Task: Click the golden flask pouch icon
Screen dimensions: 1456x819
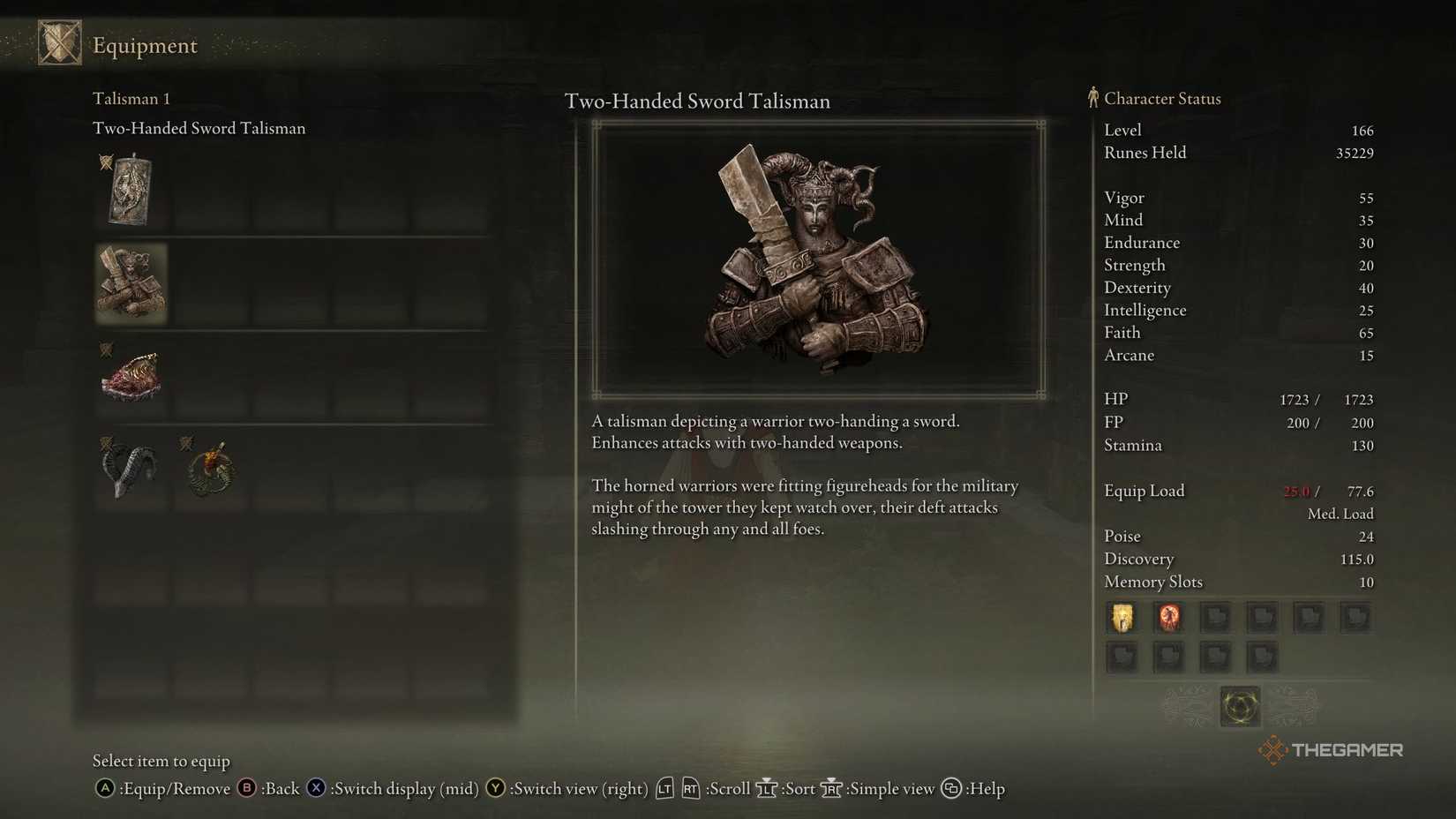Action: (x=1122, y=618)
